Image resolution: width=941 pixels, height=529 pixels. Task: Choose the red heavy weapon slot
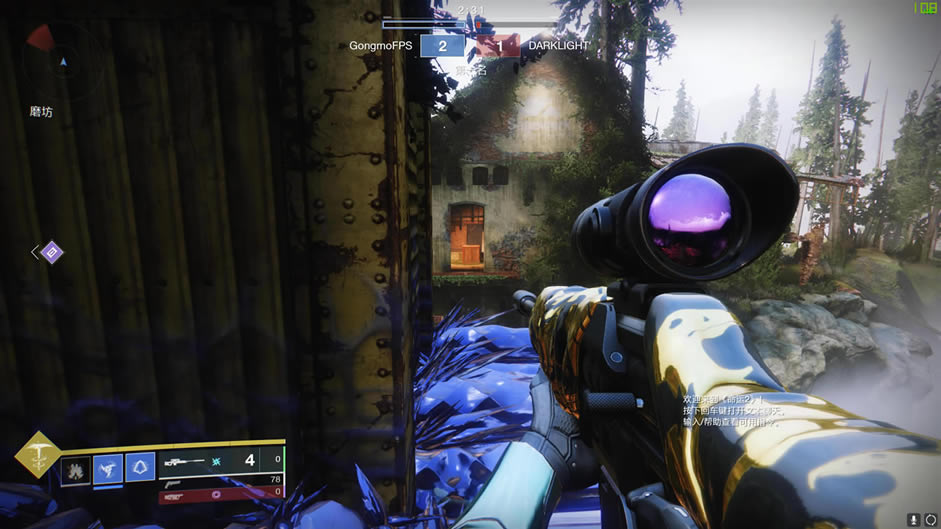point(220,492)
